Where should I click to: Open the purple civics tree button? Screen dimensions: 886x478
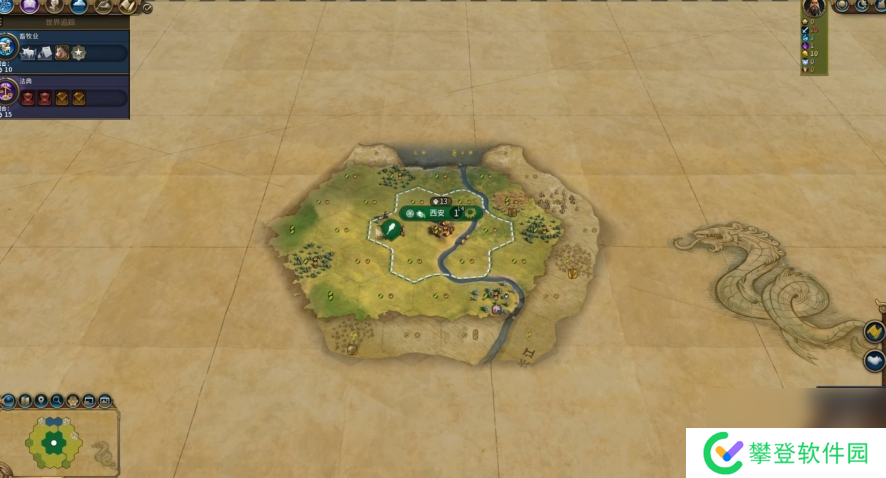point(29,6)
